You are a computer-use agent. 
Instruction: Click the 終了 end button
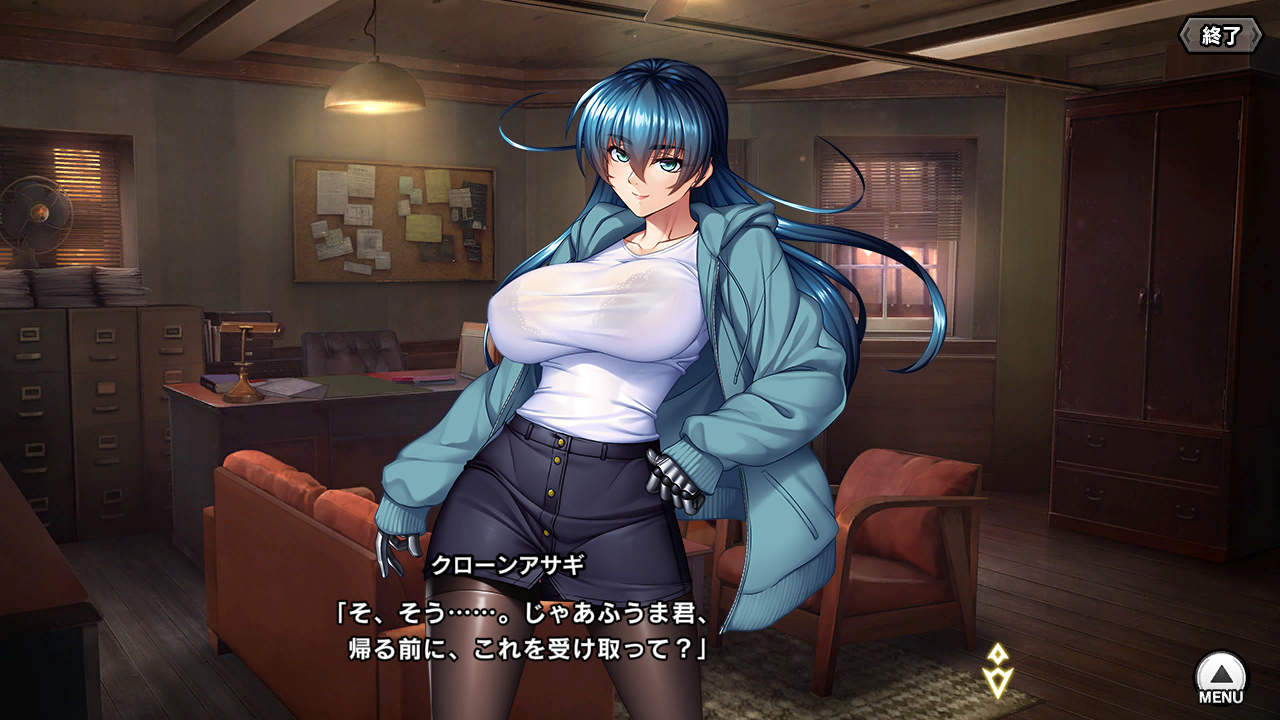point(1220,36)
